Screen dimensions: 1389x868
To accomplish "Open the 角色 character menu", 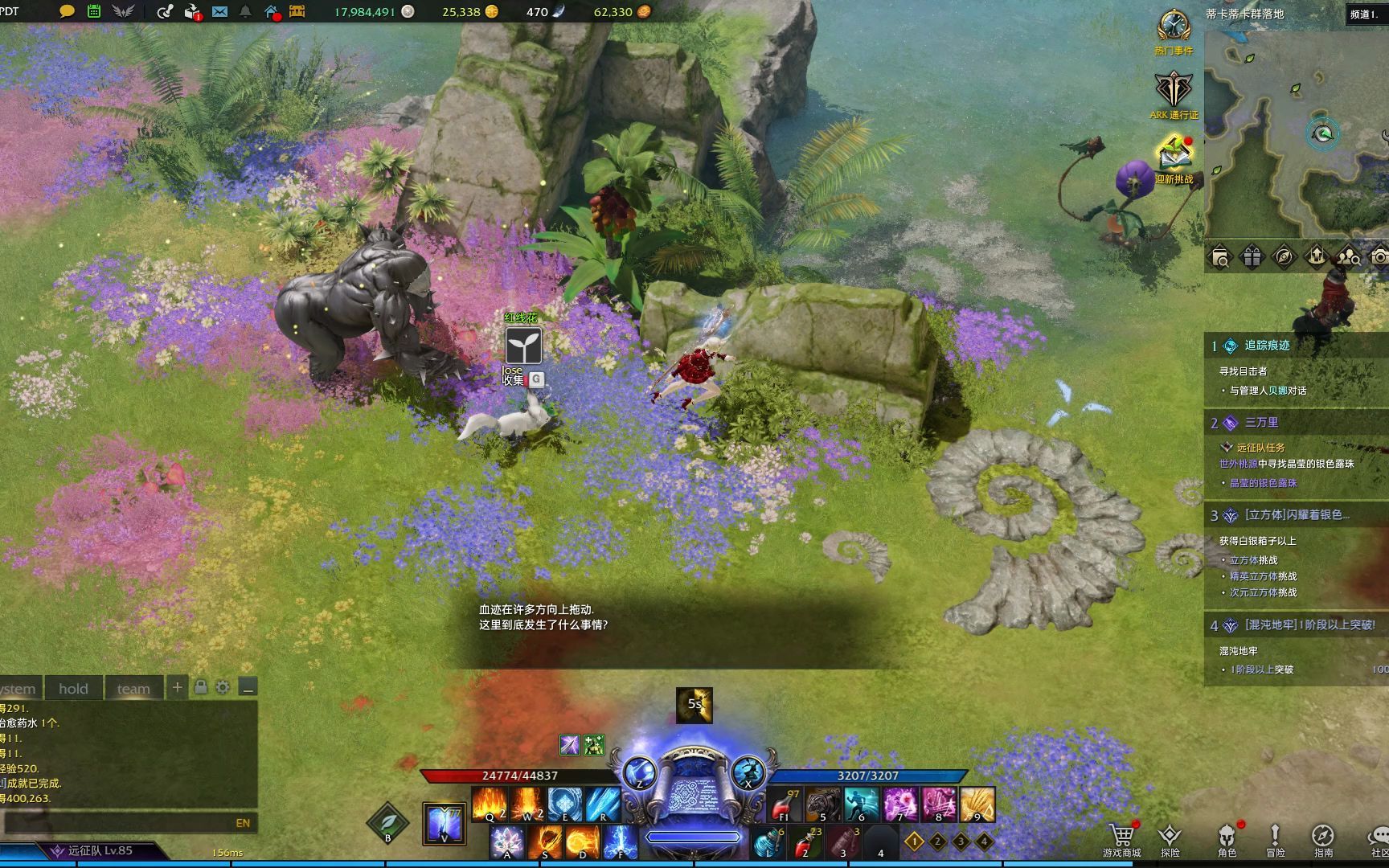I will point(1227,837).
